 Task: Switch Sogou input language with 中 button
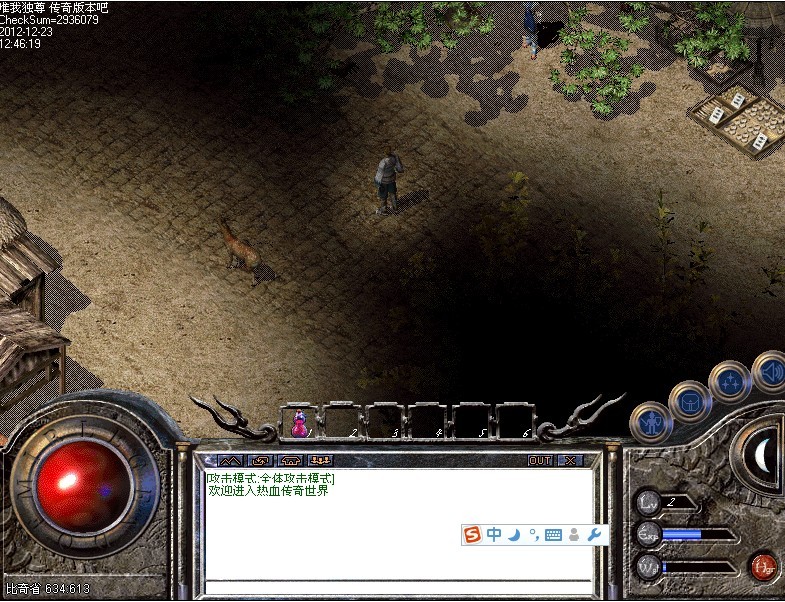pos(494,535)
